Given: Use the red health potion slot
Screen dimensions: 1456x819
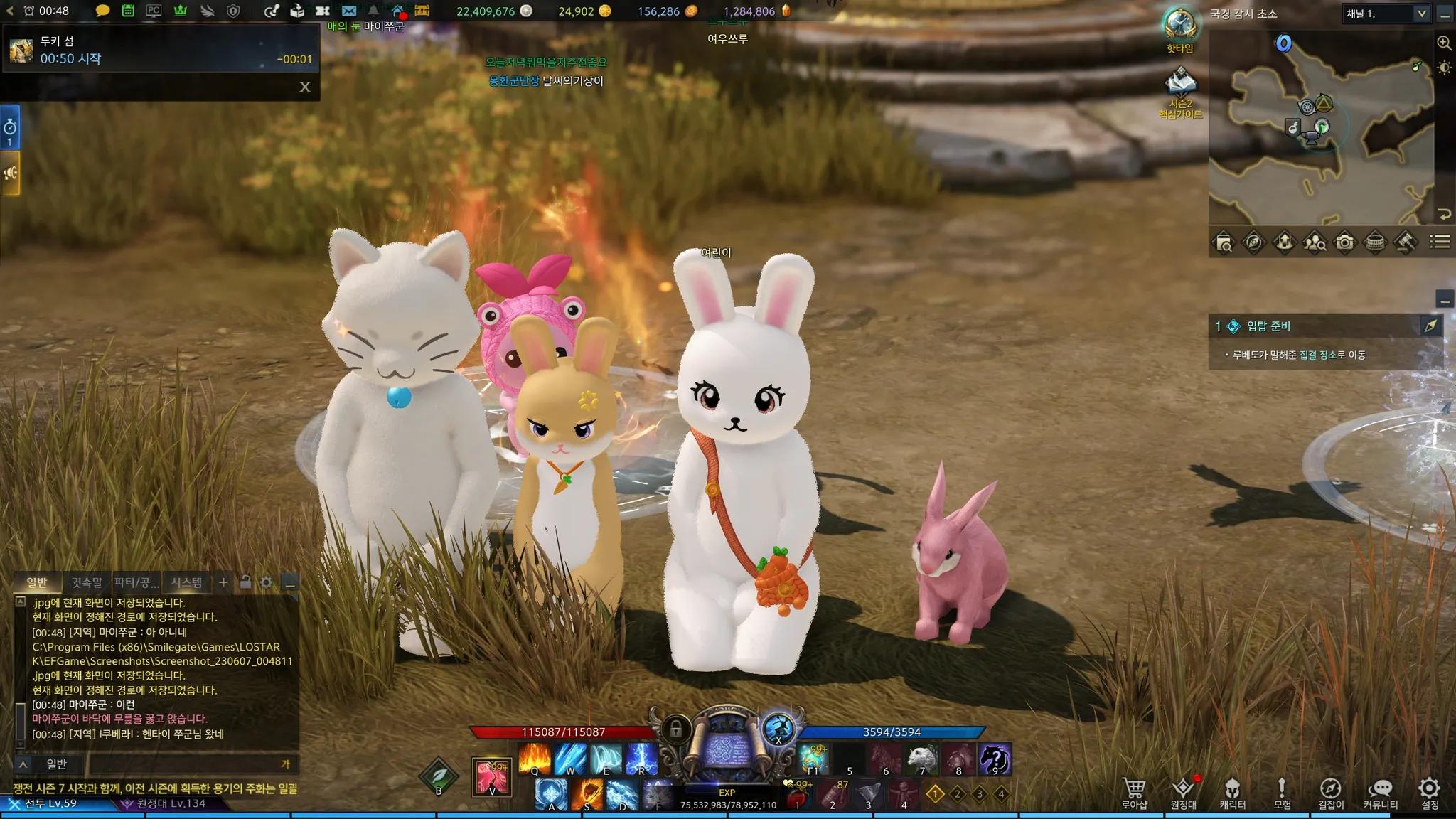Looking at the screenshot, I should tap(798, 795).
